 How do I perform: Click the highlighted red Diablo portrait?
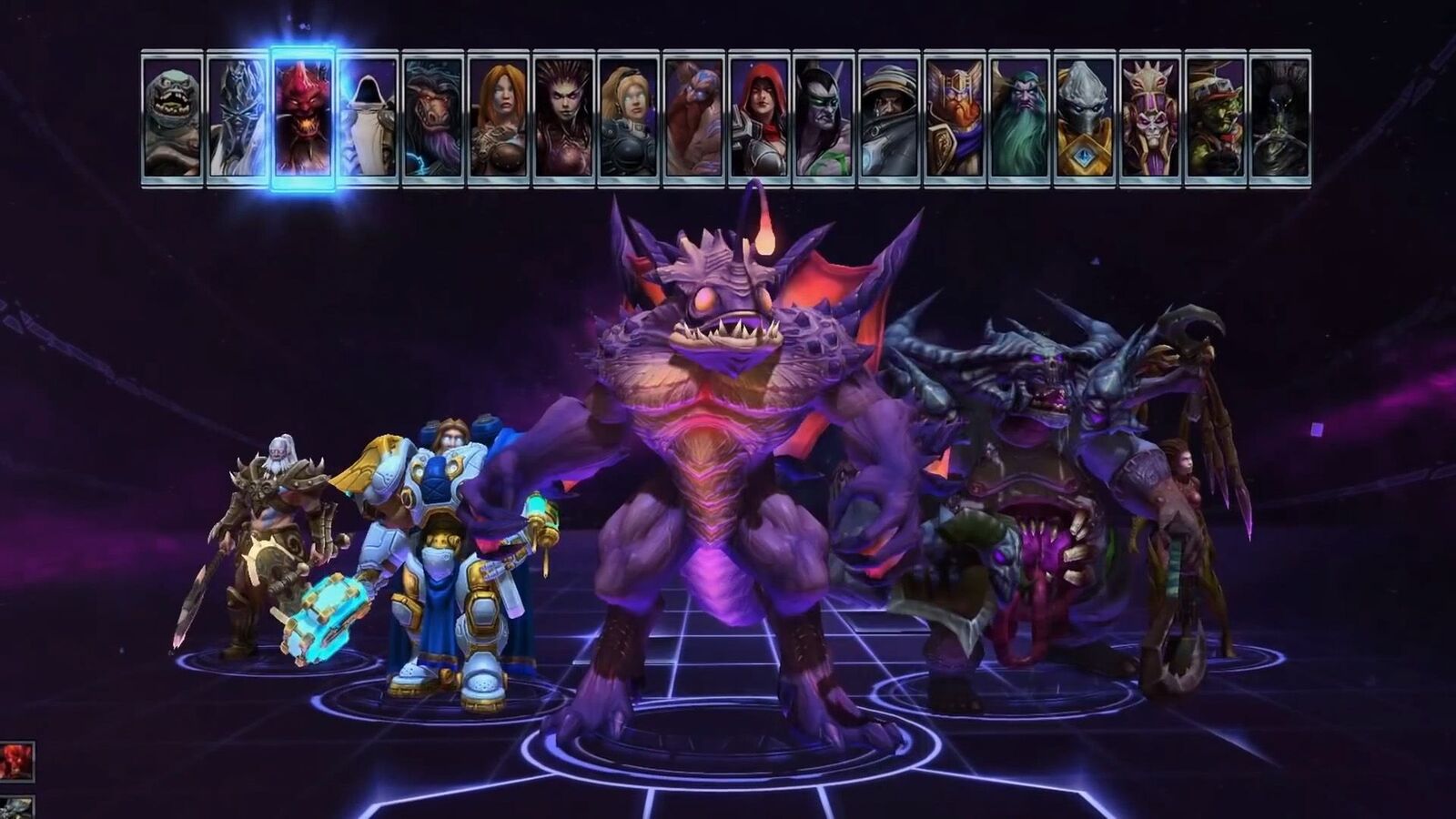tap(303, 118)
